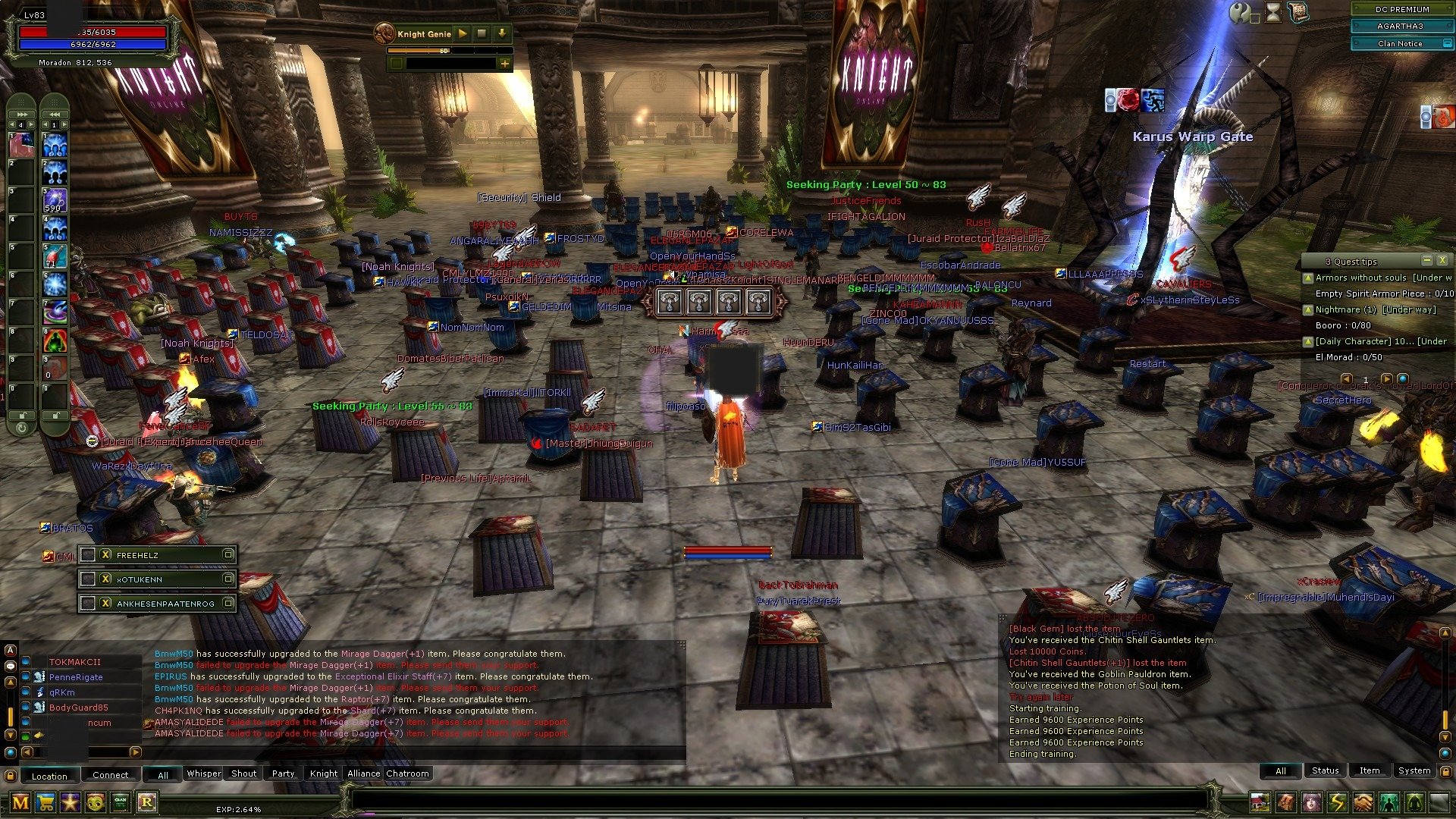Toggle the padlock beside the System tab

tap(1446, 772)
